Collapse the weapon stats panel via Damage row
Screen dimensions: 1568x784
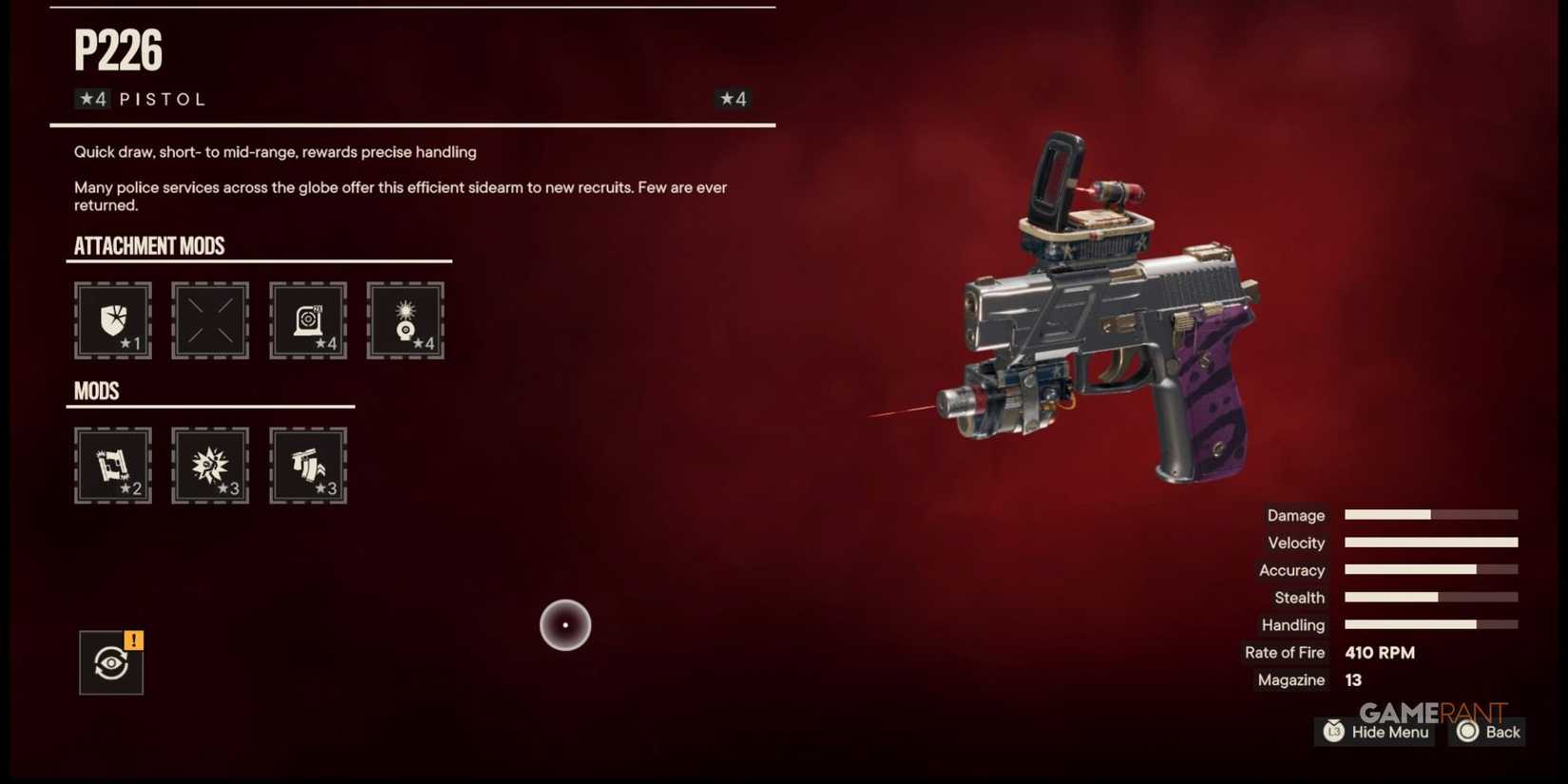click(x=1295, y=515)
